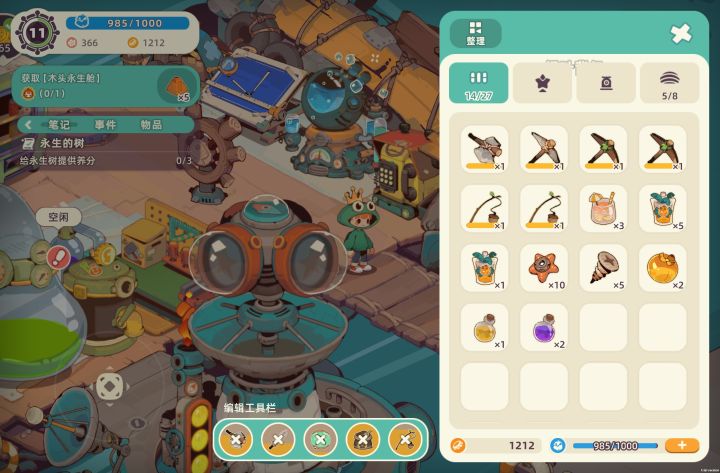This screenshot has width=720, height=473.
Task: Click the orange plus button beside energy
Action: point(682,445)
